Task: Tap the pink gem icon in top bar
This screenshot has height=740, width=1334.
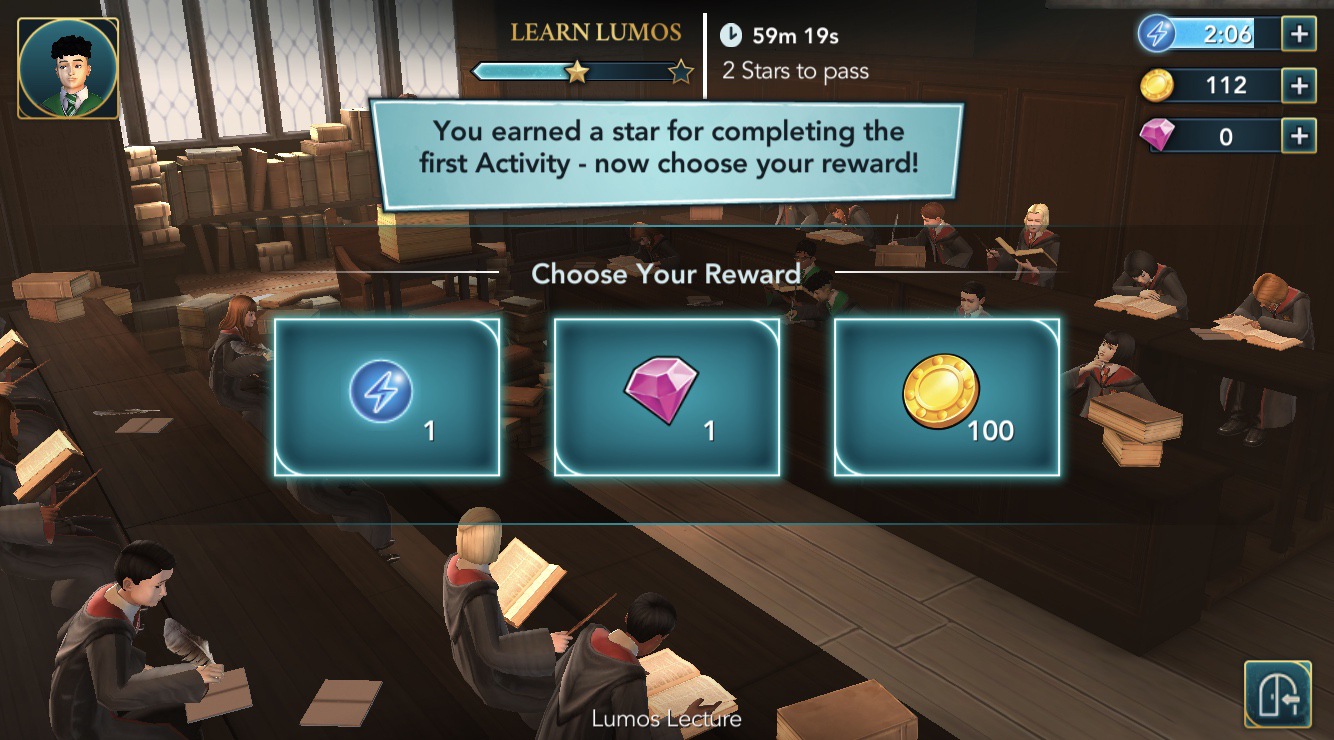Action: [x=1157, y=135]
